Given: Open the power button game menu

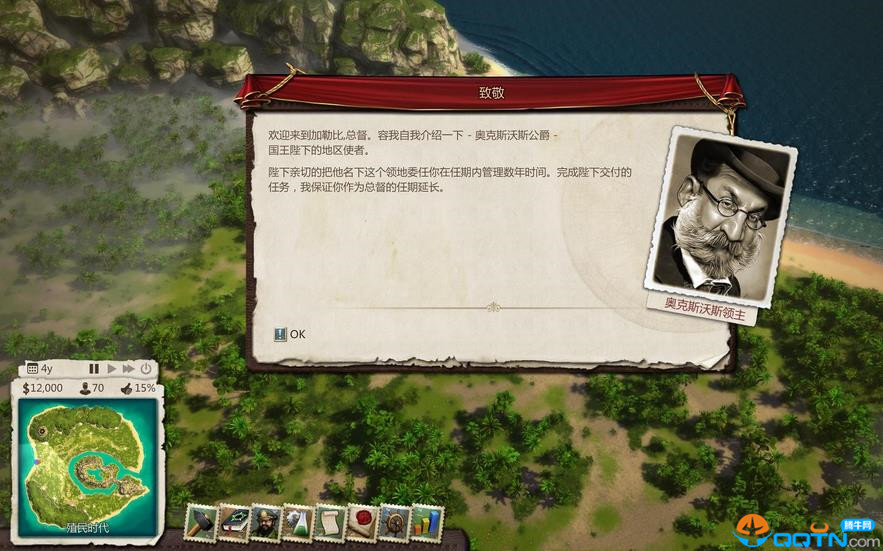Looking at the screenshot, I should point(146,369).
